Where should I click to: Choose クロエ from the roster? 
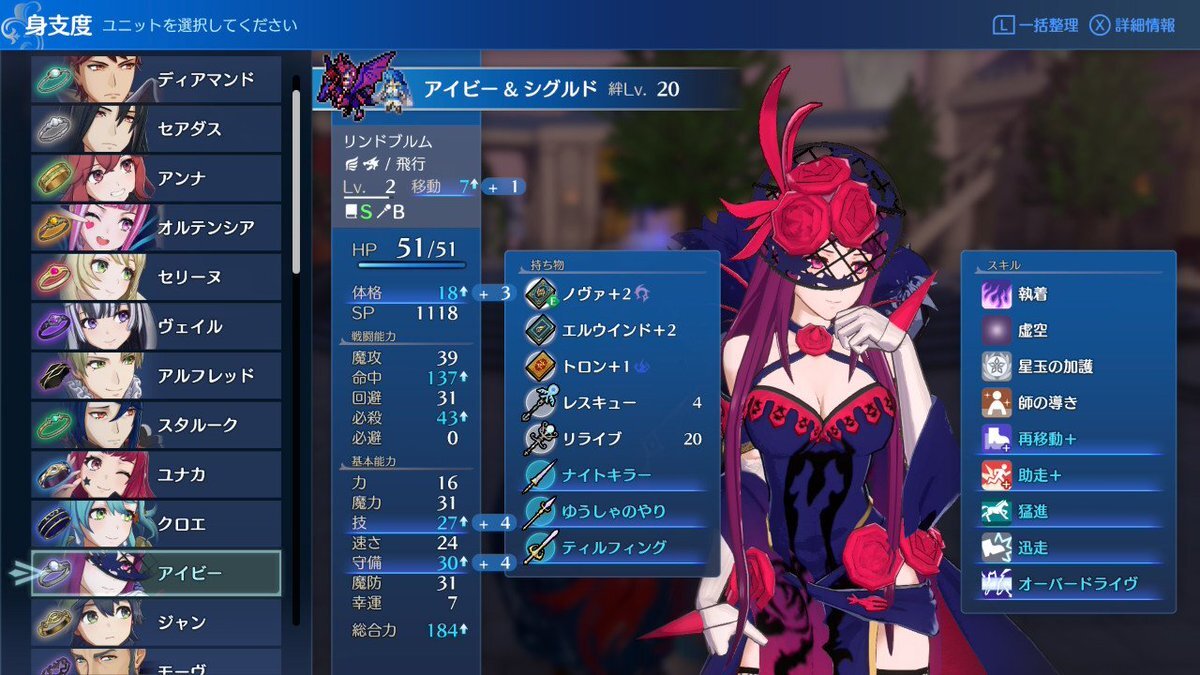[156, 524]
